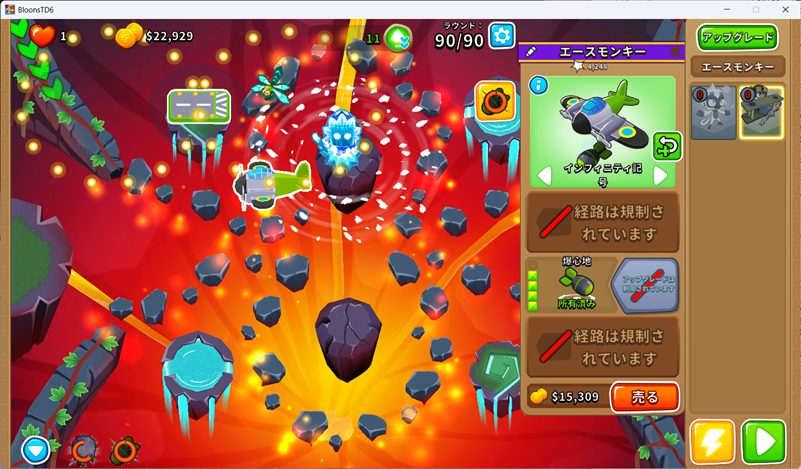Collapse the ability bar with the blue arrow button
801x469 pixels.
pos(36,450)
